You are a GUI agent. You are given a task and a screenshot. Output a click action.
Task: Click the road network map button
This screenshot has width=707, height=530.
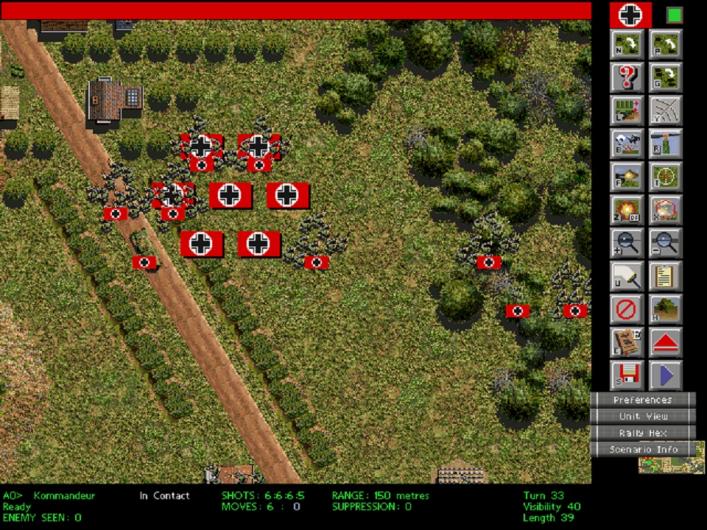666,110
